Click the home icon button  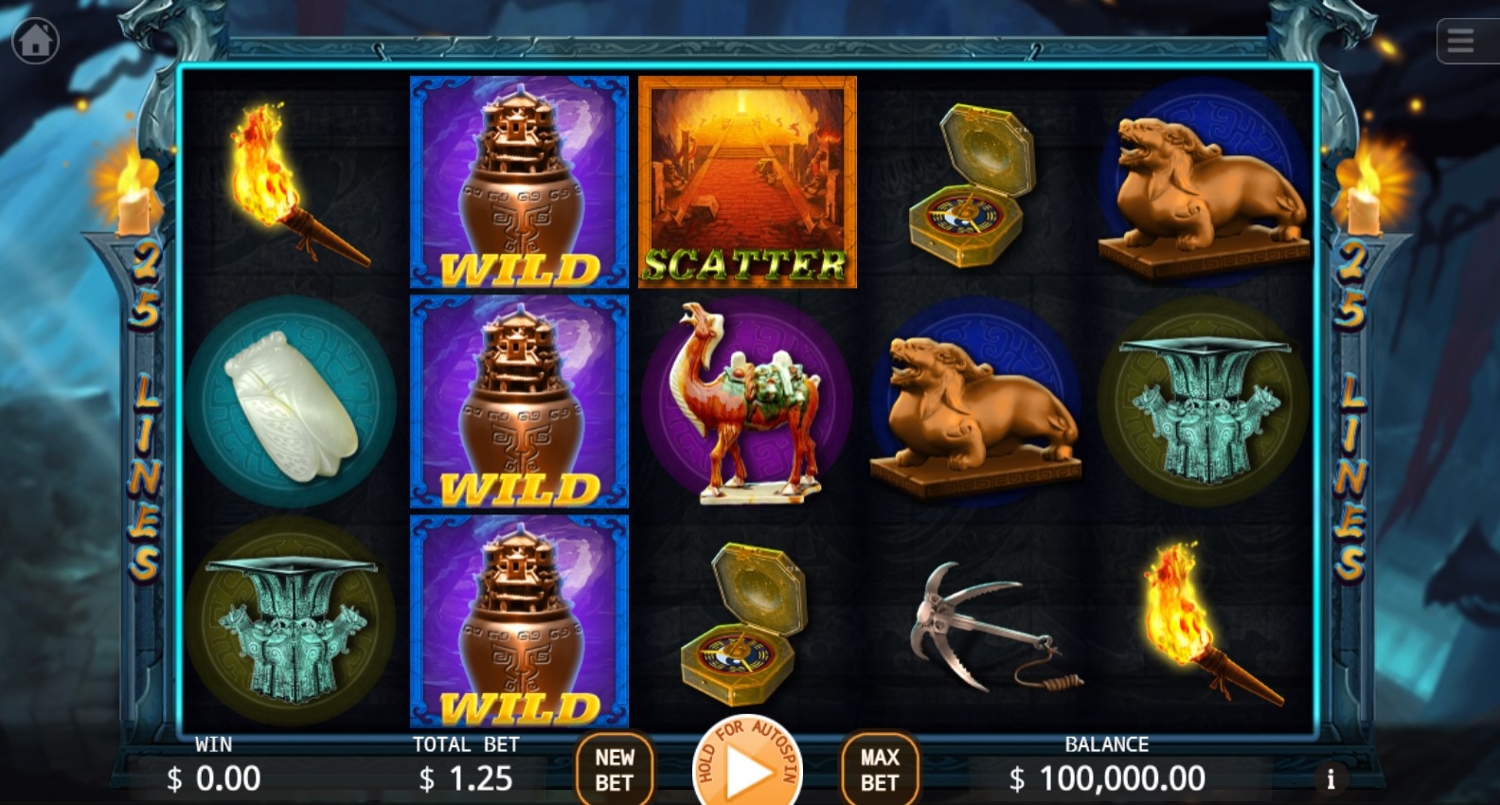(x=36, y=41)
